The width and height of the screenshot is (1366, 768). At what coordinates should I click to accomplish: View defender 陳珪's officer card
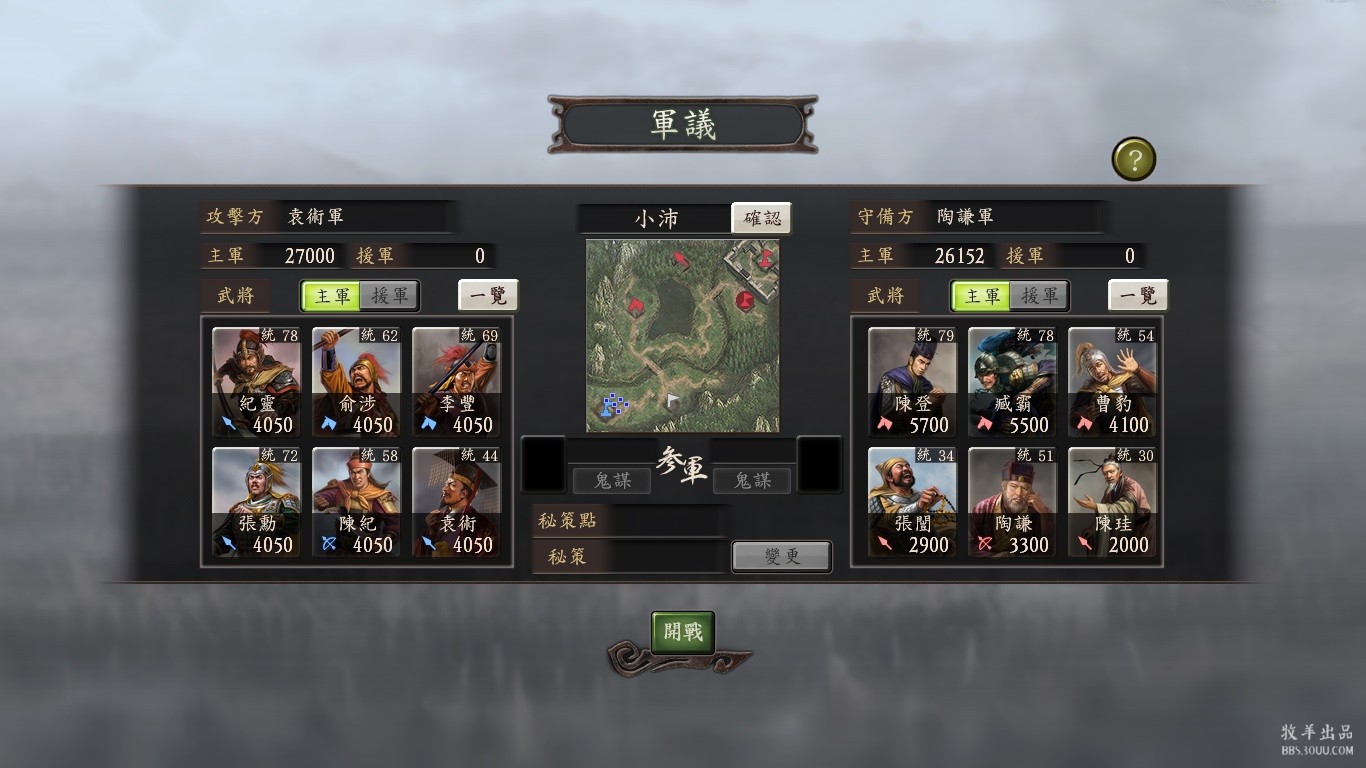(1112, 502)
